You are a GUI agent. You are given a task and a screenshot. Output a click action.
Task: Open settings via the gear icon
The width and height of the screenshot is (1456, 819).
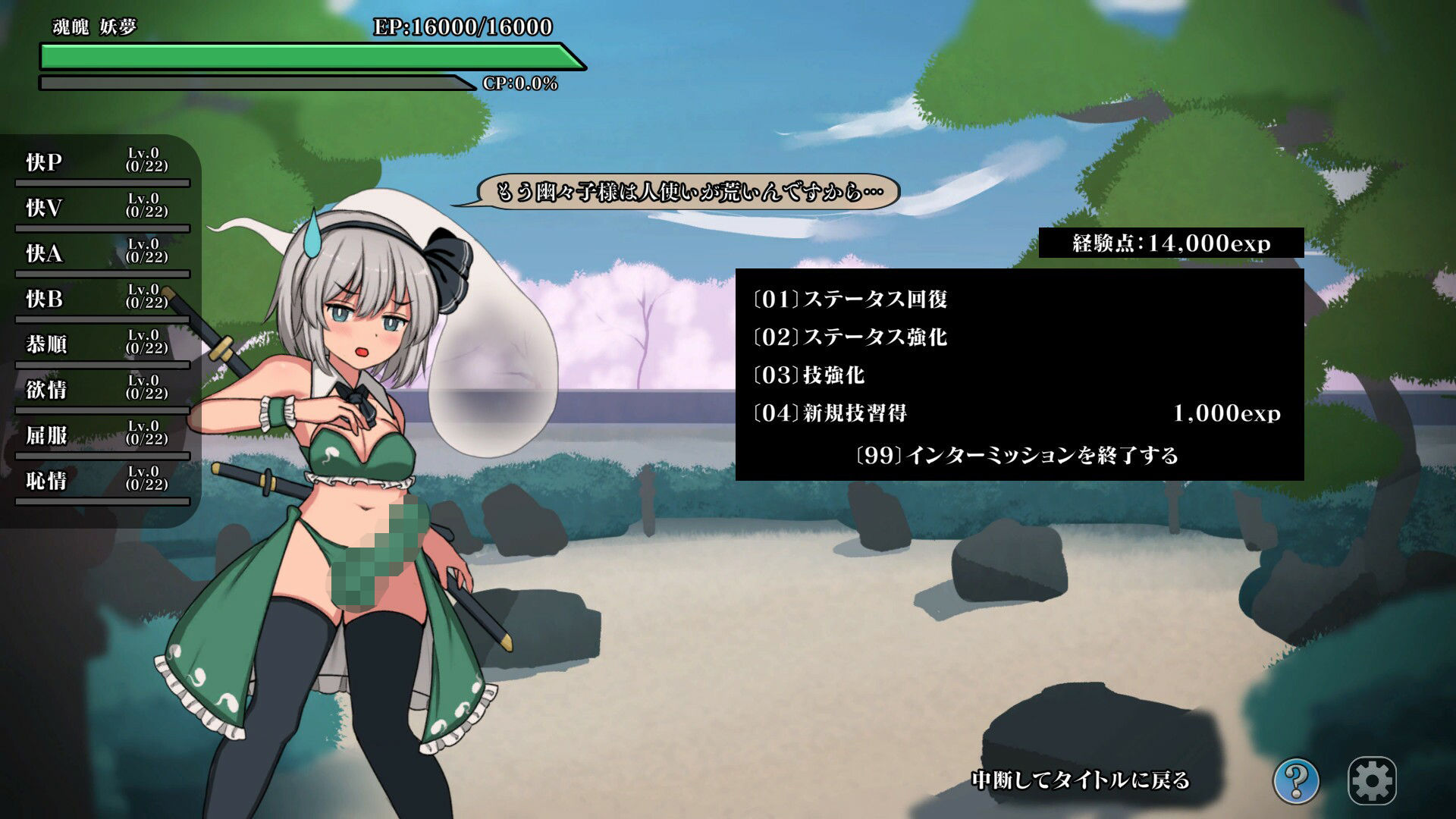click(x=1372, y=780)
